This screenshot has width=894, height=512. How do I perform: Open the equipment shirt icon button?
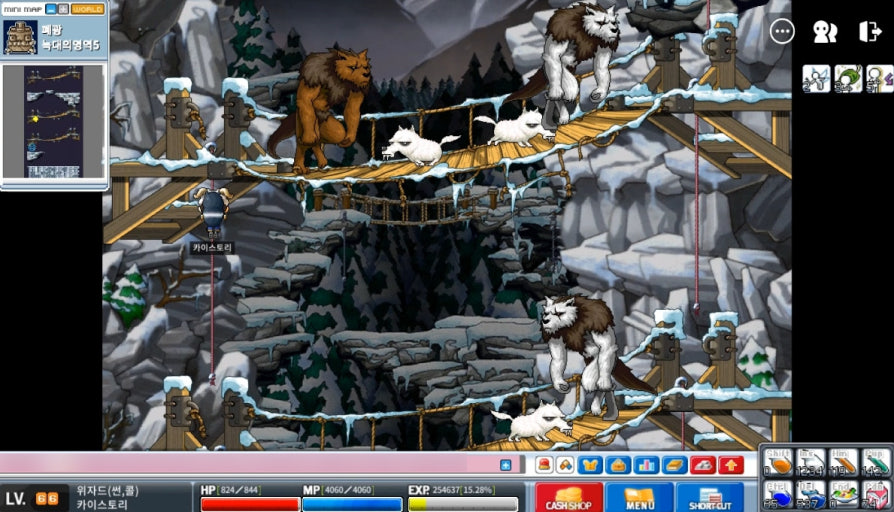pyautogui.click(x=591, y=465)
